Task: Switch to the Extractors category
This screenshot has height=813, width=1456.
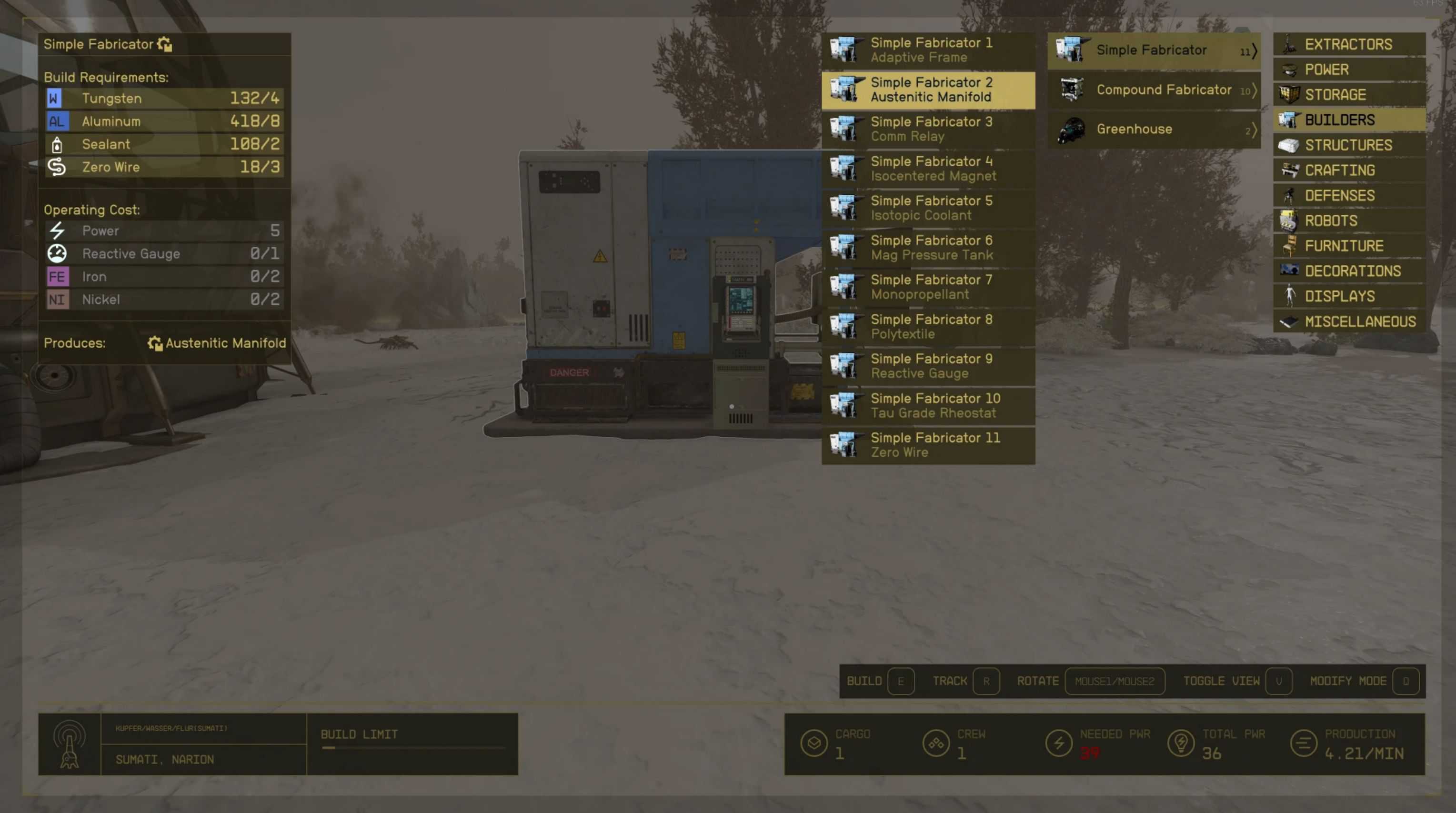Action: click(x=1349, y=45)
